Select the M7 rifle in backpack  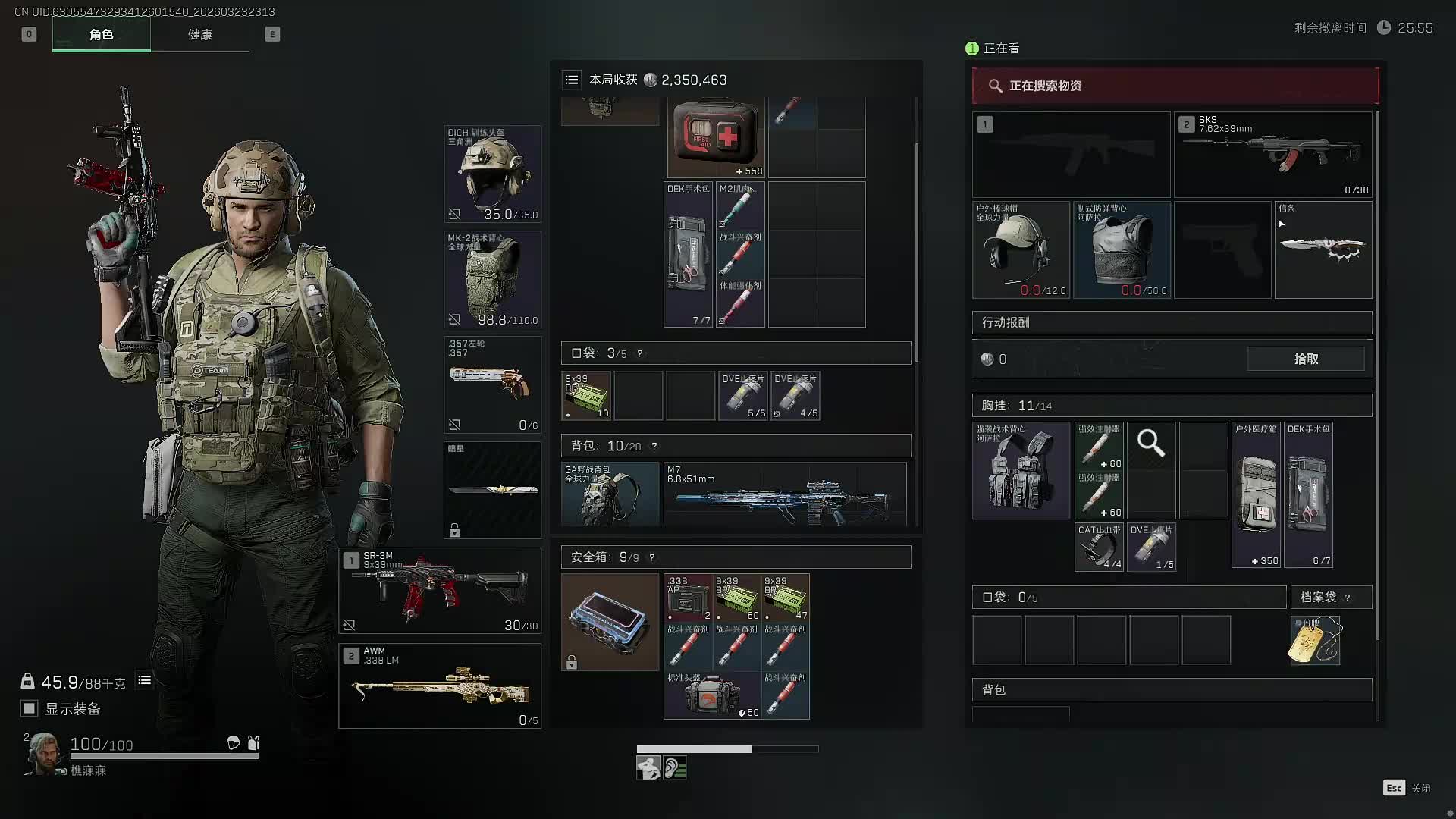tap(784, 494)
